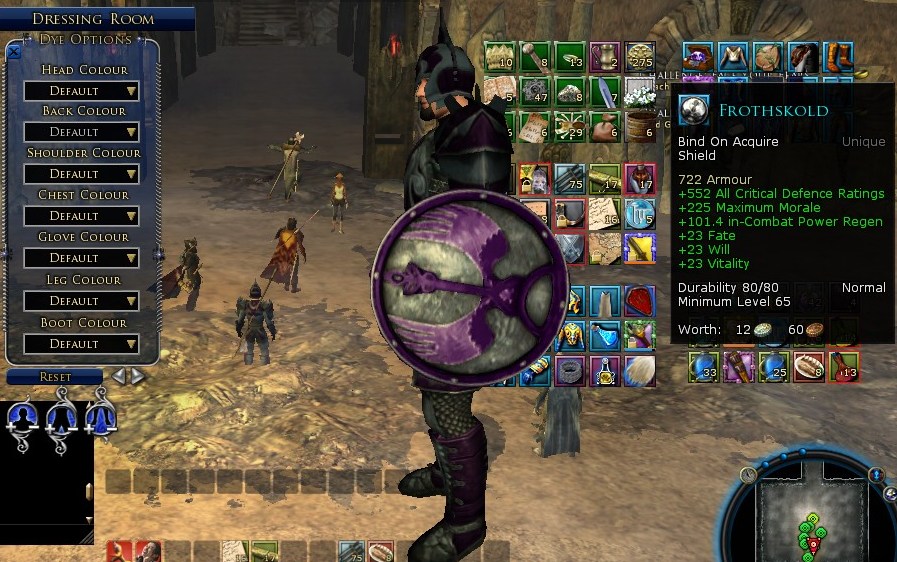Open the Back Colour dye dropdown

tap(82, 132)
